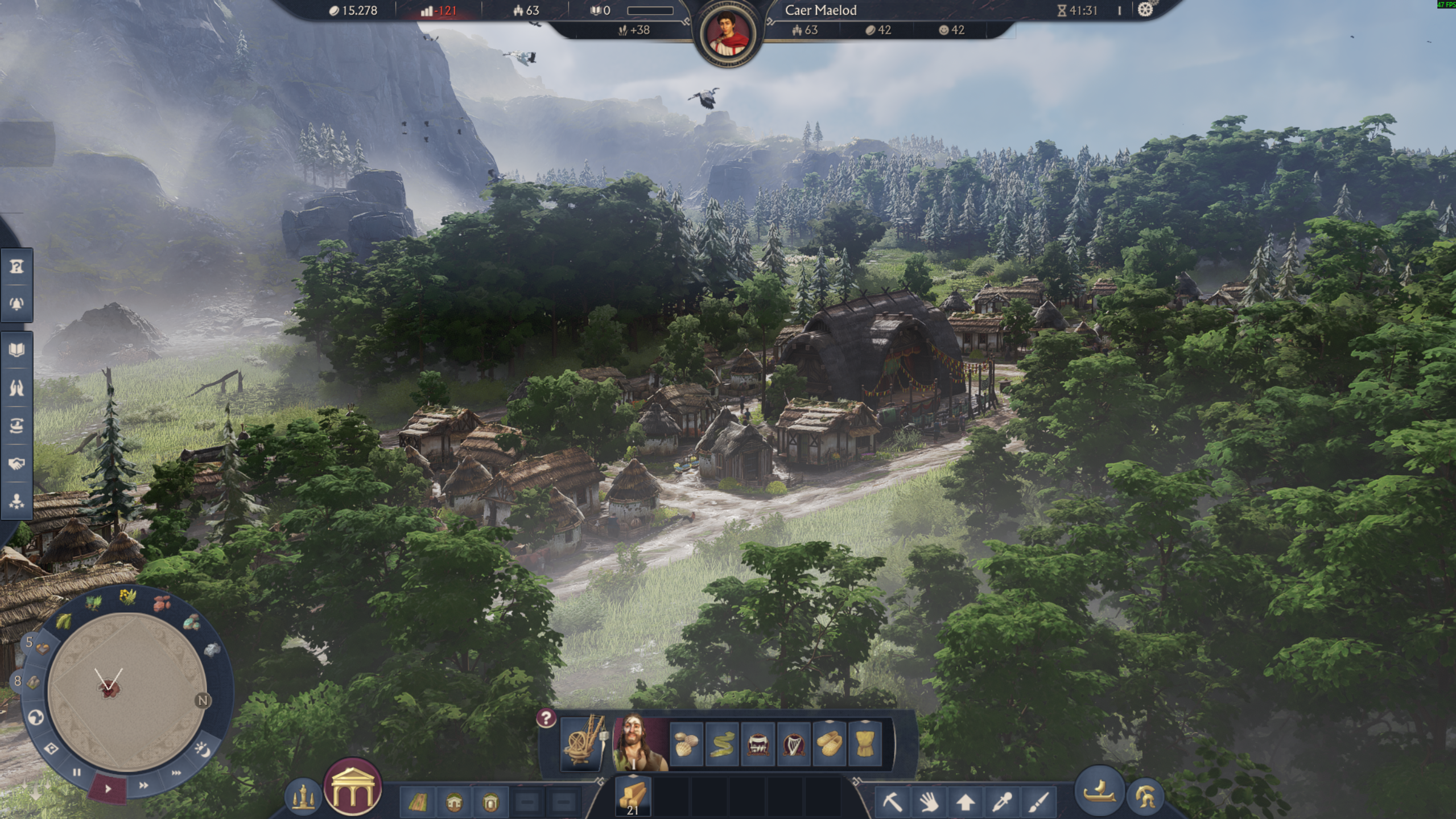Open the main building construction menu

352,787
